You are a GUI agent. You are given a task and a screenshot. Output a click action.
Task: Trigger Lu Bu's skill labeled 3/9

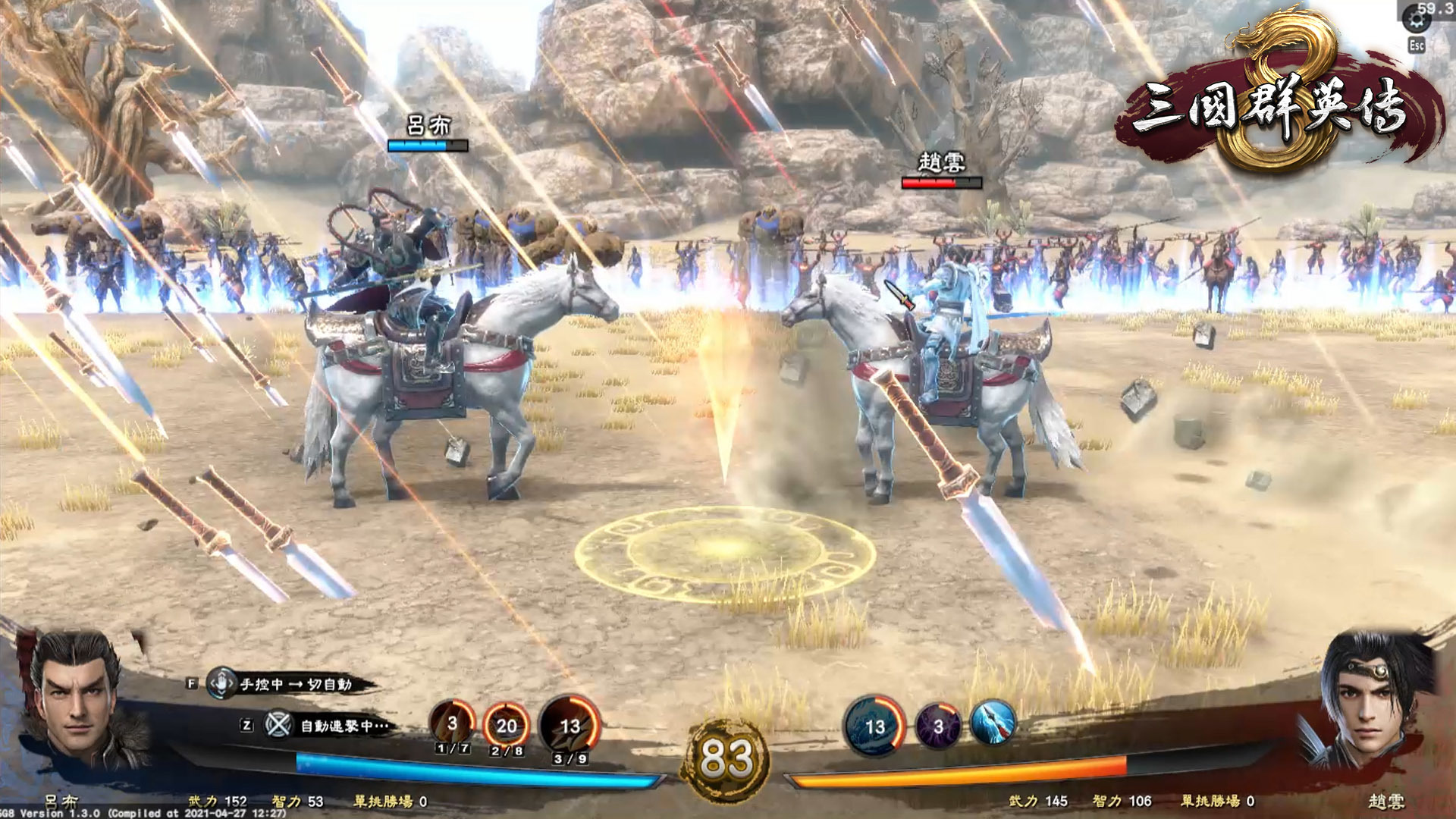tap(570, 726)
